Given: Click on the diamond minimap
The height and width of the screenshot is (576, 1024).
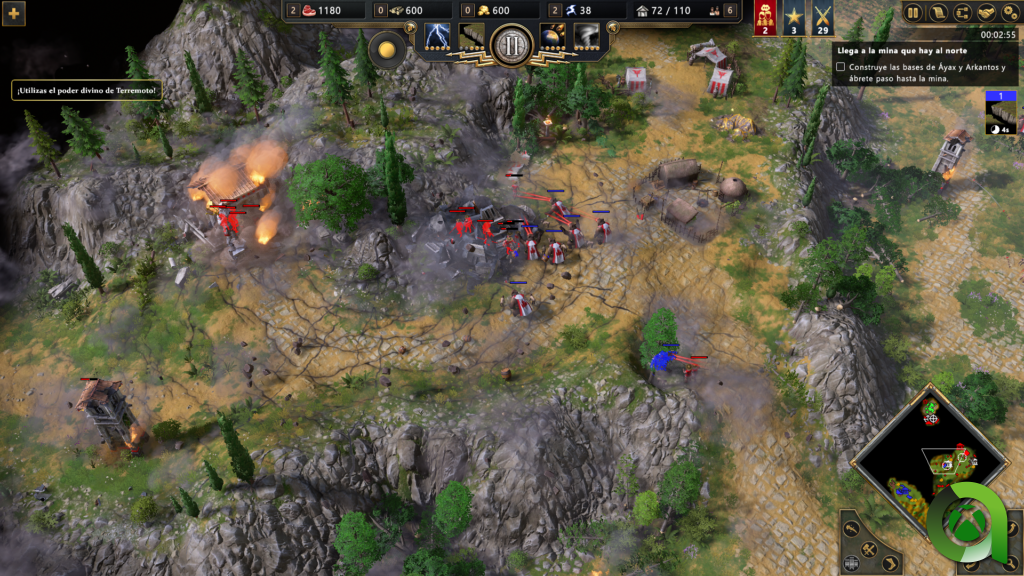Looking at the screenshot, I should [x=930, y=460].
